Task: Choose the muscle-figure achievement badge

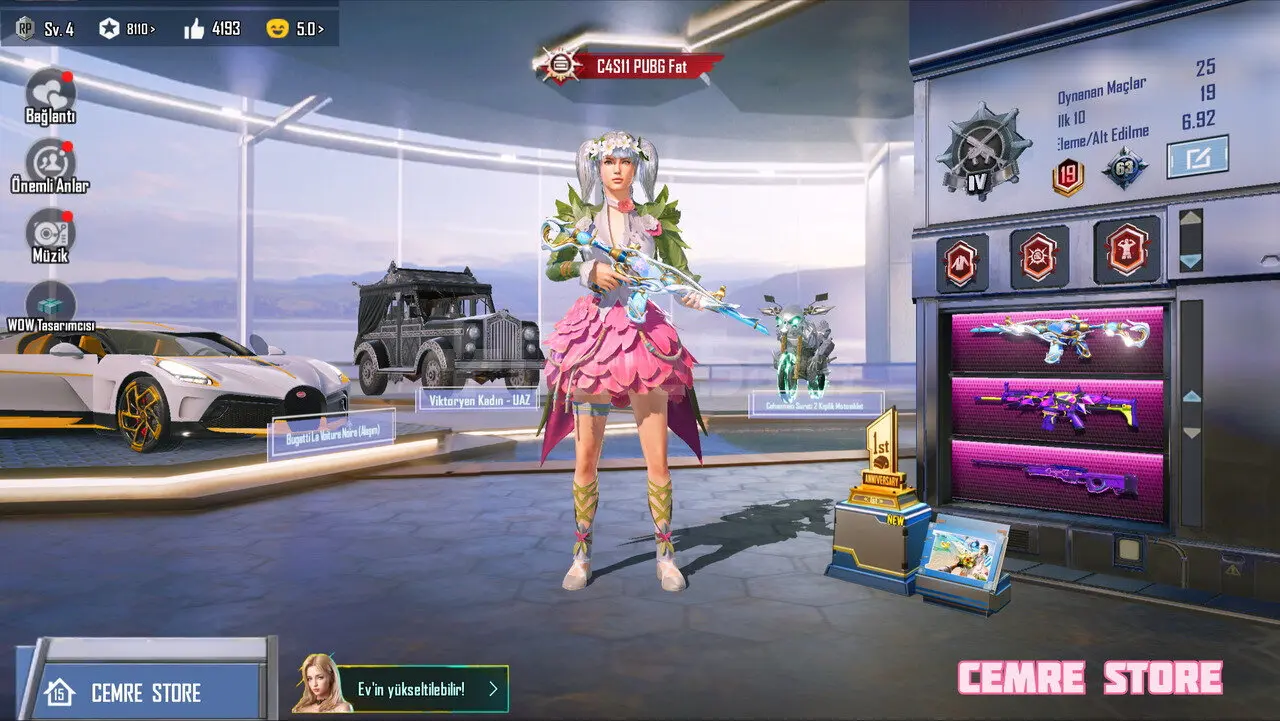Action: pyautogui.click(x=1126, y=250)
